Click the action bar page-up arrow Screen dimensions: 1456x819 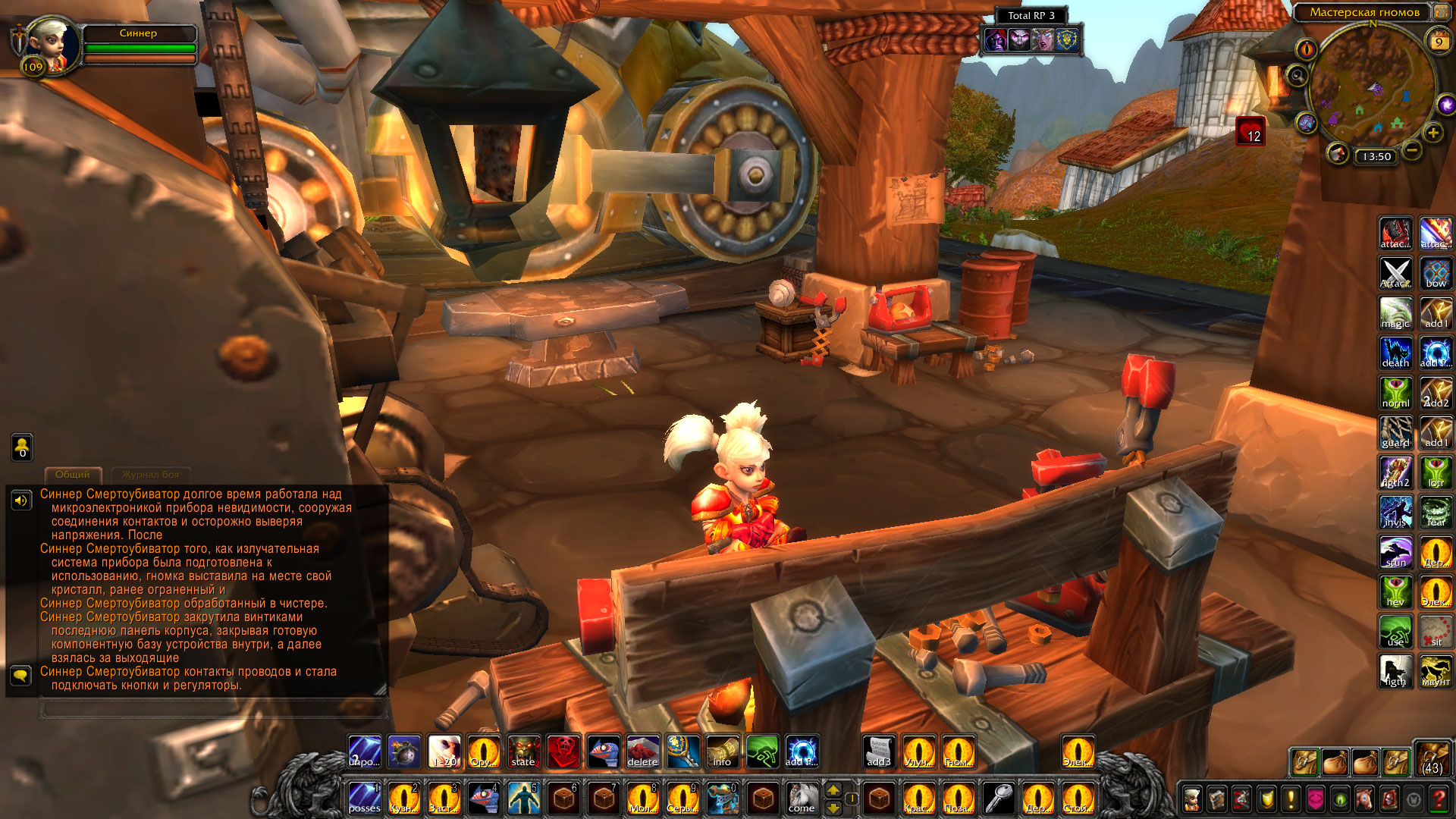833,789
